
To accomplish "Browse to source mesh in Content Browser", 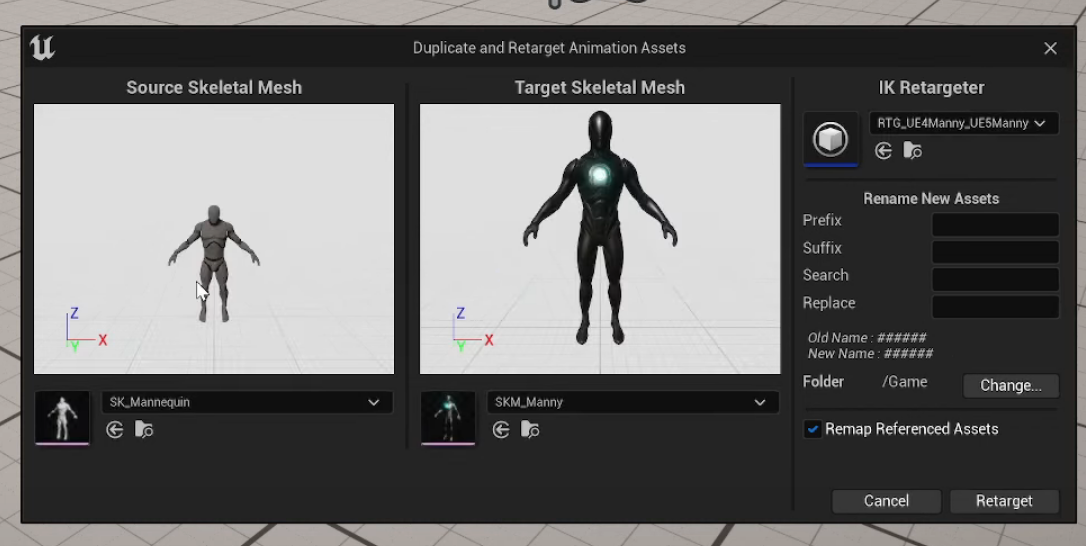I will 144,430.
